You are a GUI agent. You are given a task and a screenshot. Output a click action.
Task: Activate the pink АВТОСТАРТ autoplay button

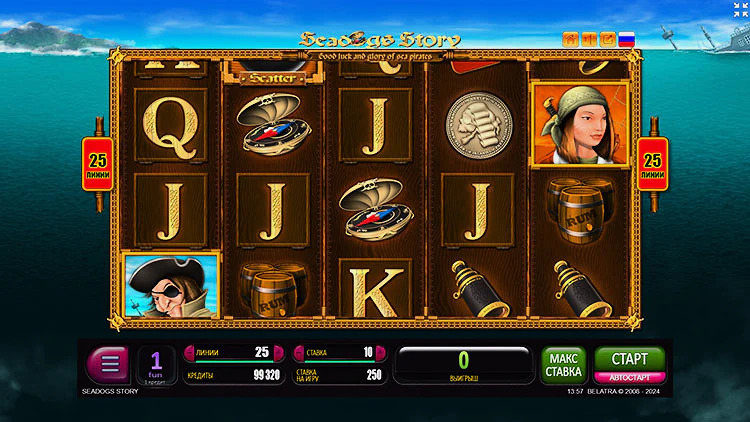coord(629,378)
